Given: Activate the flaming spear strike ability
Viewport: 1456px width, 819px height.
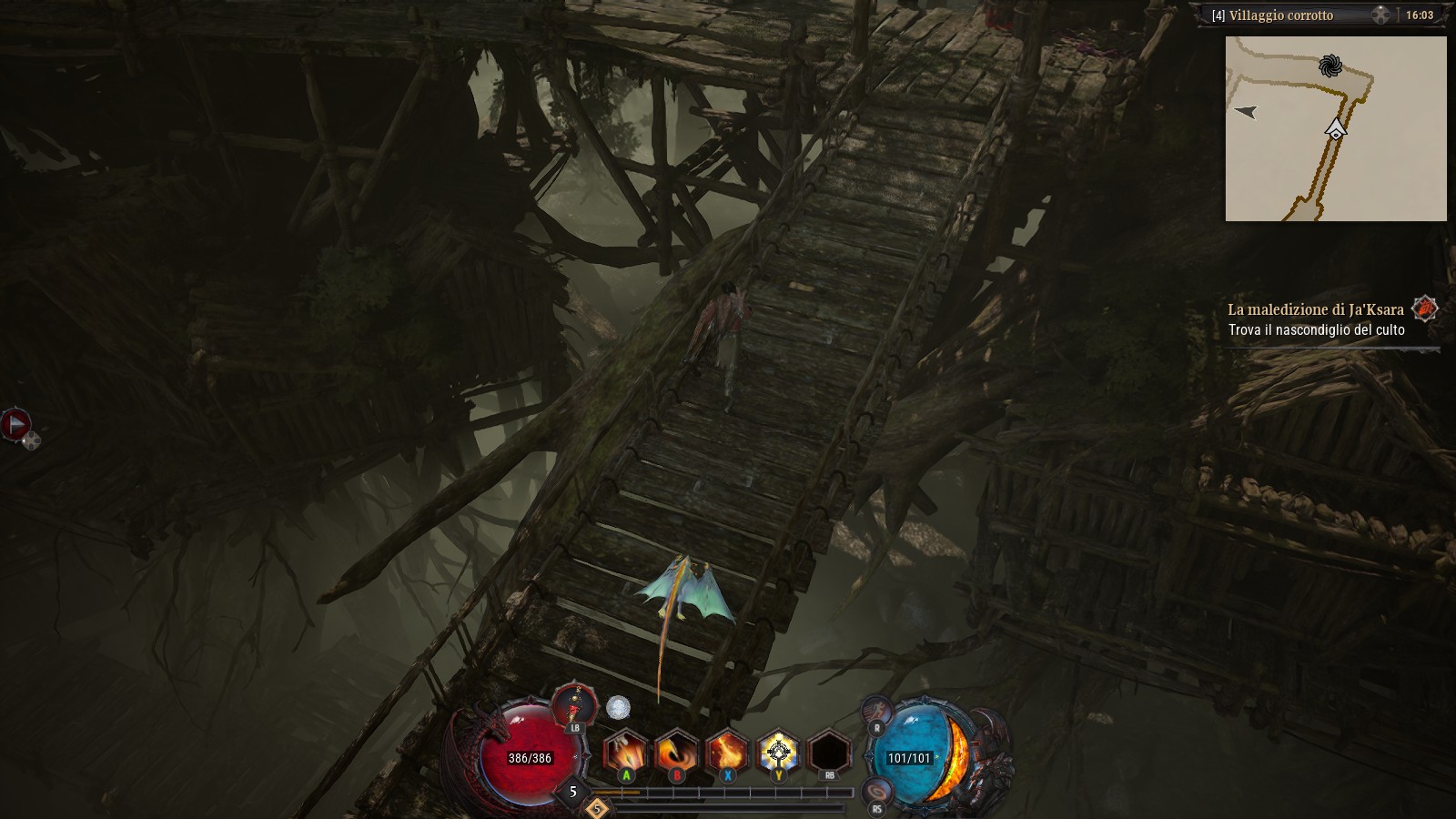Looking at the screenshot, I should tap(626, 753).
